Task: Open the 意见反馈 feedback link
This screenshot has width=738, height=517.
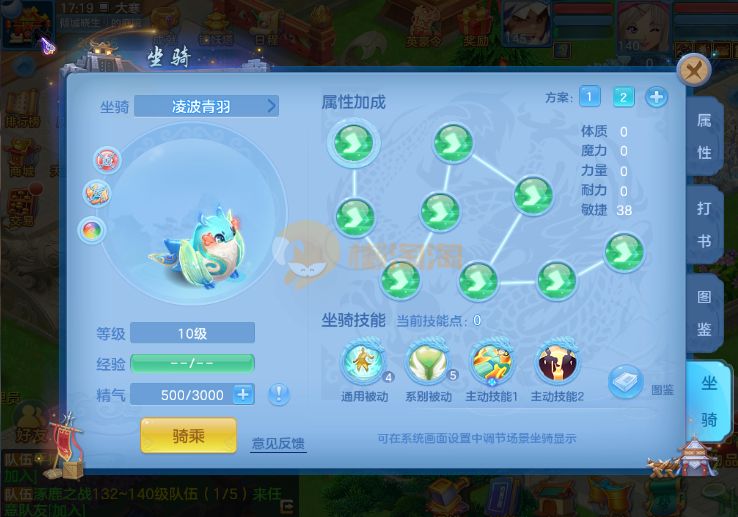Action: (x=278, y=443)
